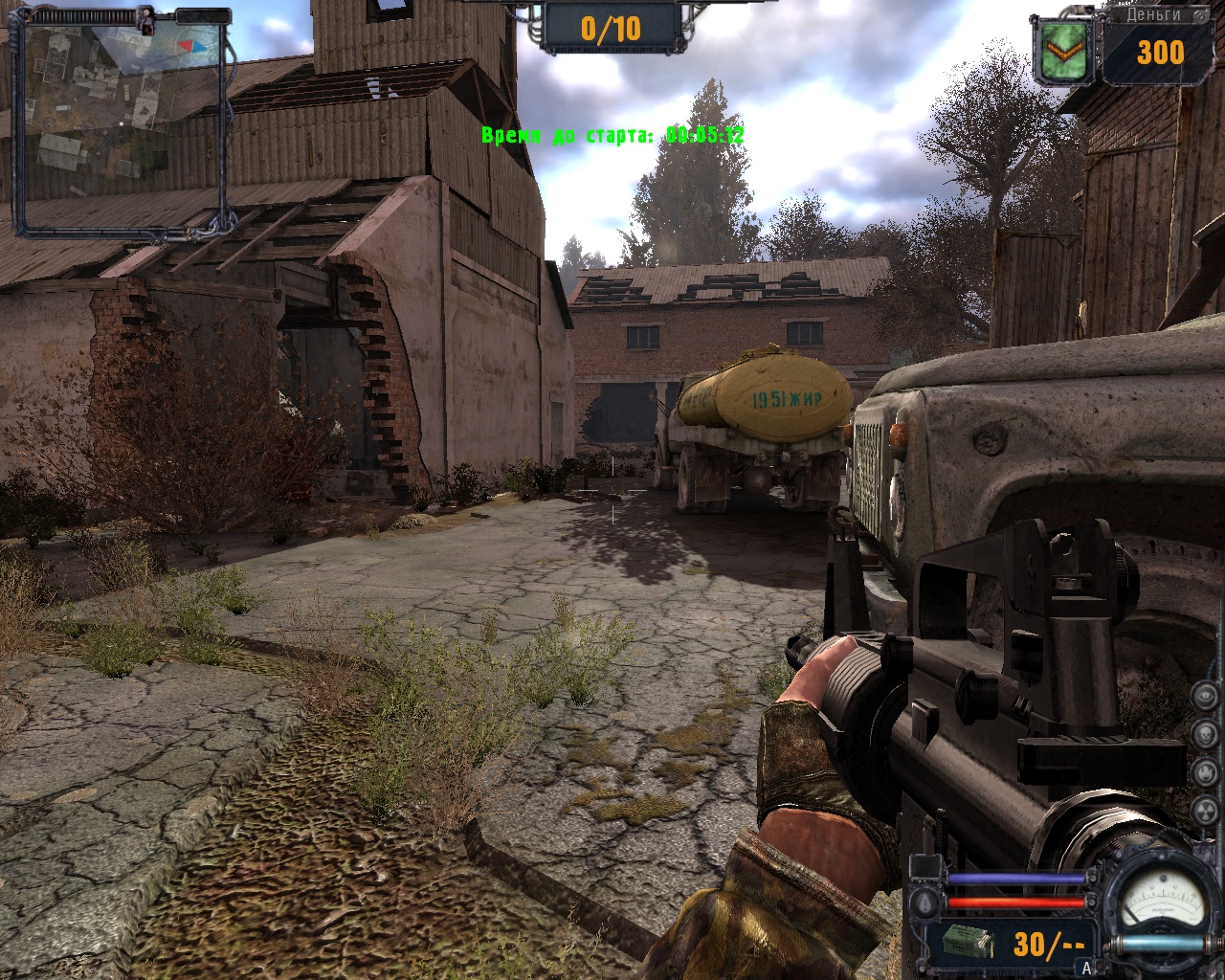The width and height of the screenshot is (1225, 980).
Task: Click the flame indicator icon
Action: click(1206, 772)
